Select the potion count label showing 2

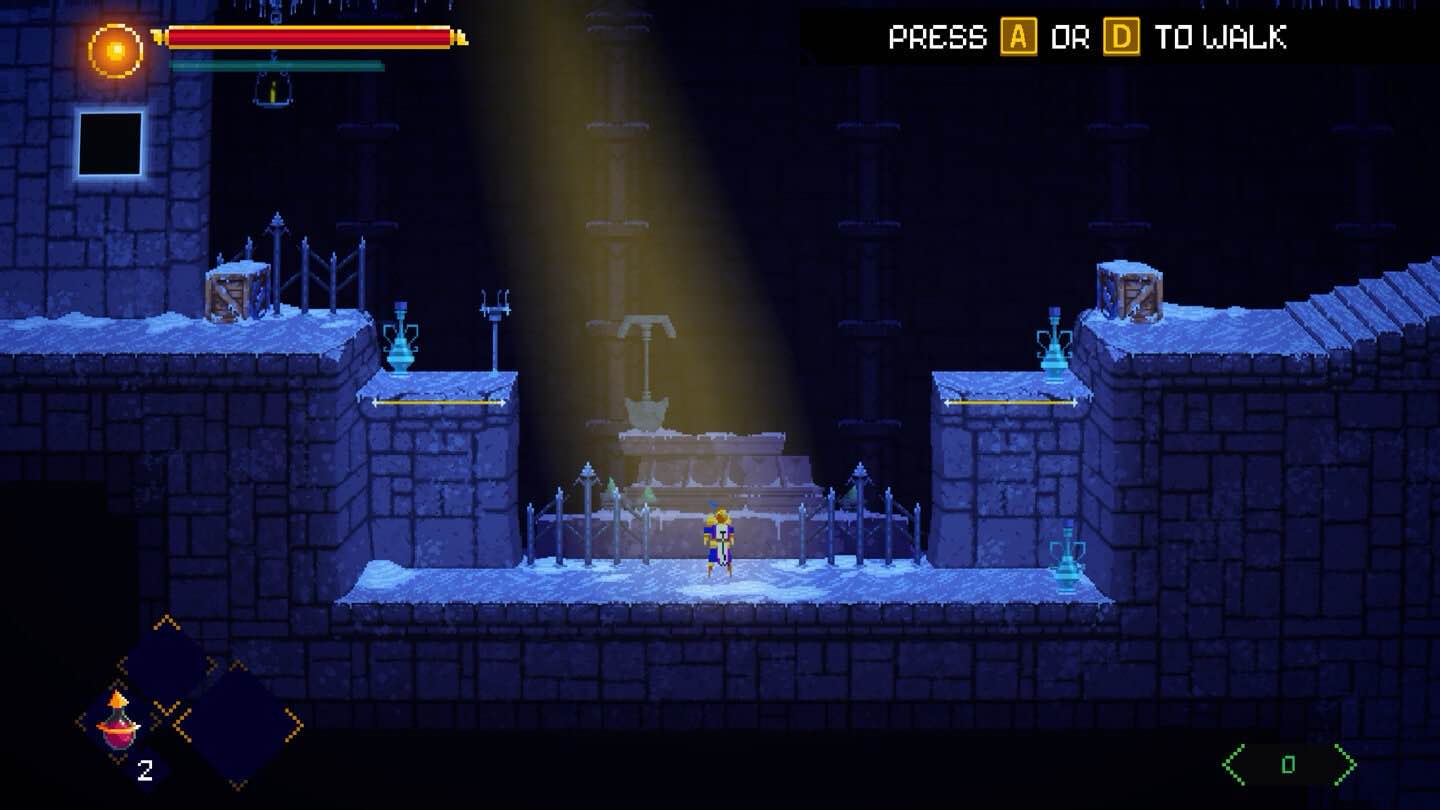pos(143,770)
